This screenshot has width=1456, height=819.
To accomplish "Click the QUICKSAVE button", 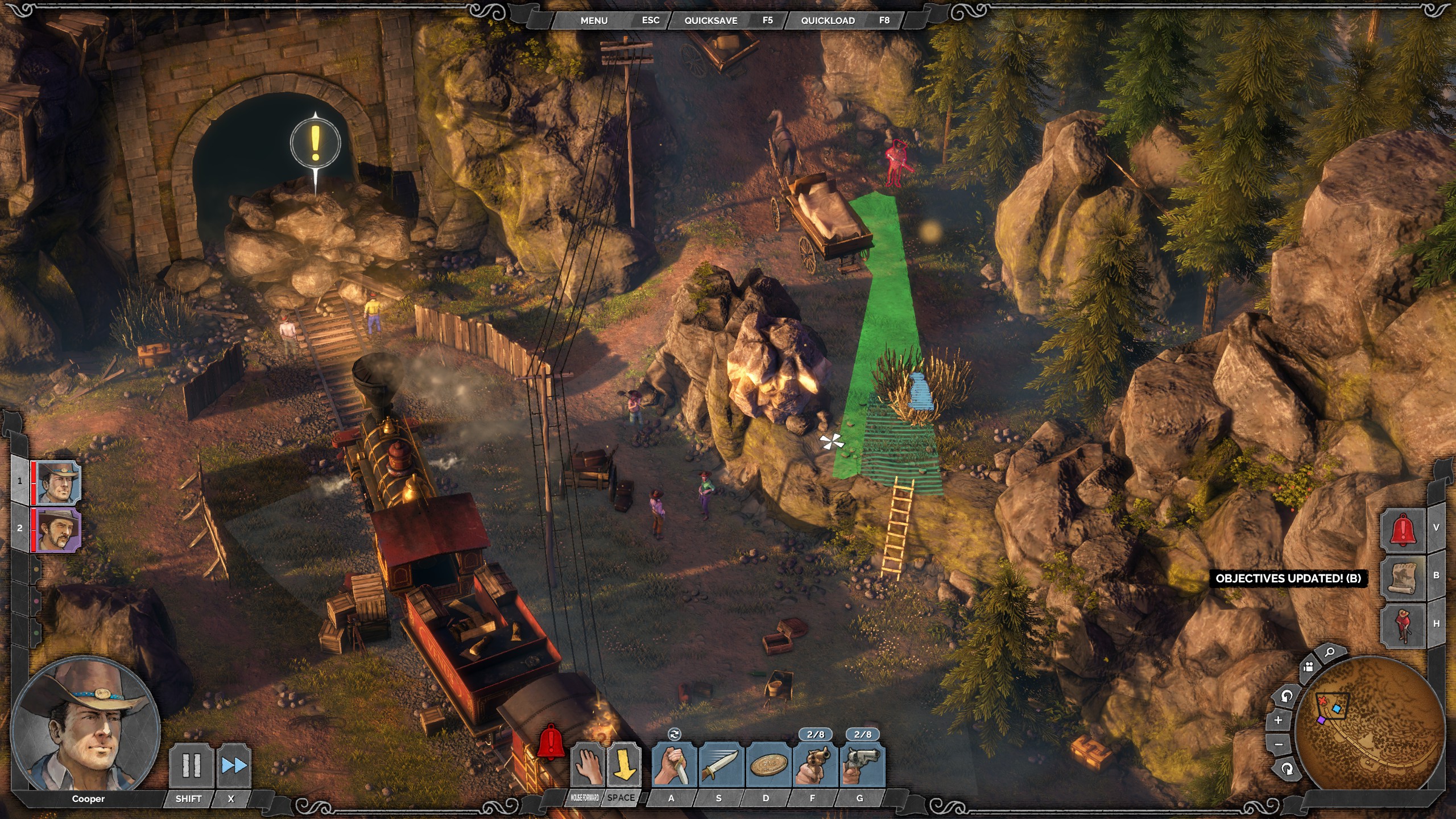I will [x=710, y=20].
